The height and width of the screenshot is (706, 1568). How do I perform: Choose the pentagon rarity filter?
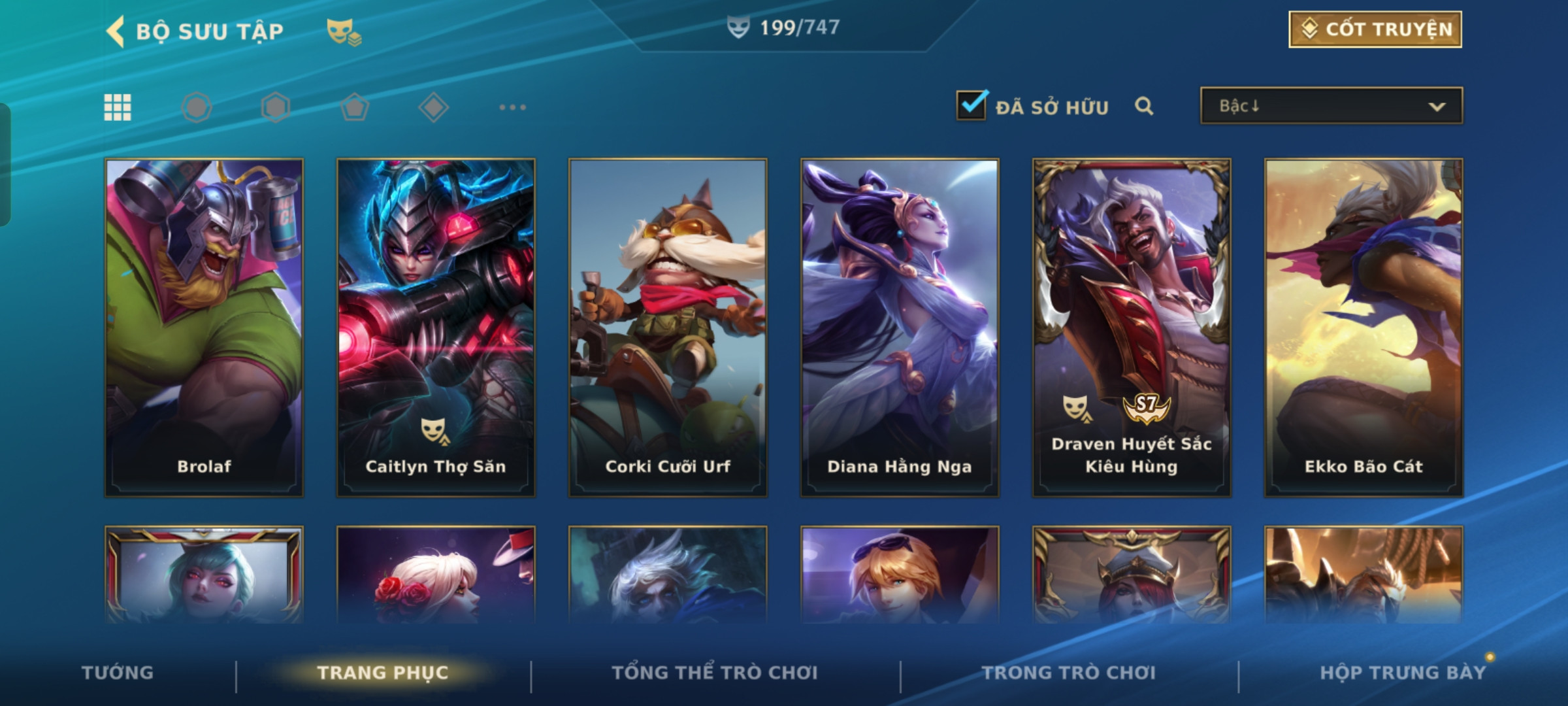[x=355, y=107]
